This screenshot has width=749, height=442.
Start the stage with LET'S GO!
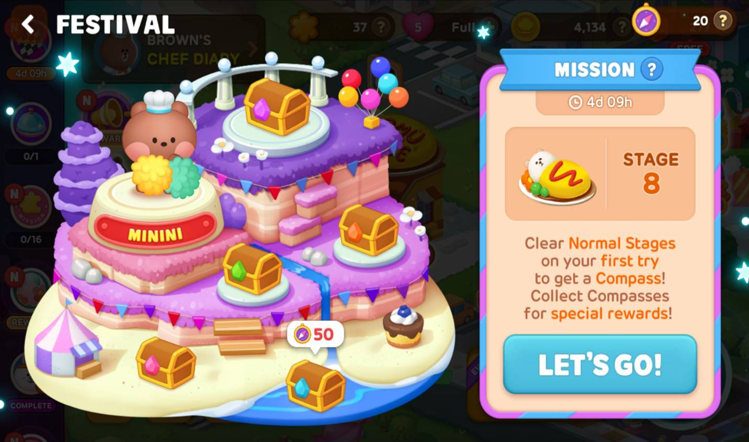coord(599,364)
